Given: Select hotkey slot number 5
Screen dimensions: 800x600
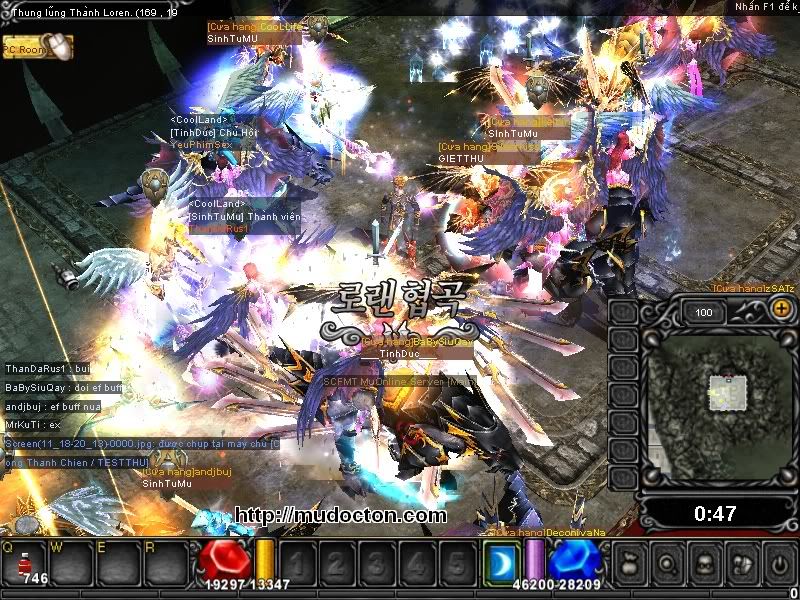Looking at the screenshot, I should [x=456, y=562].
